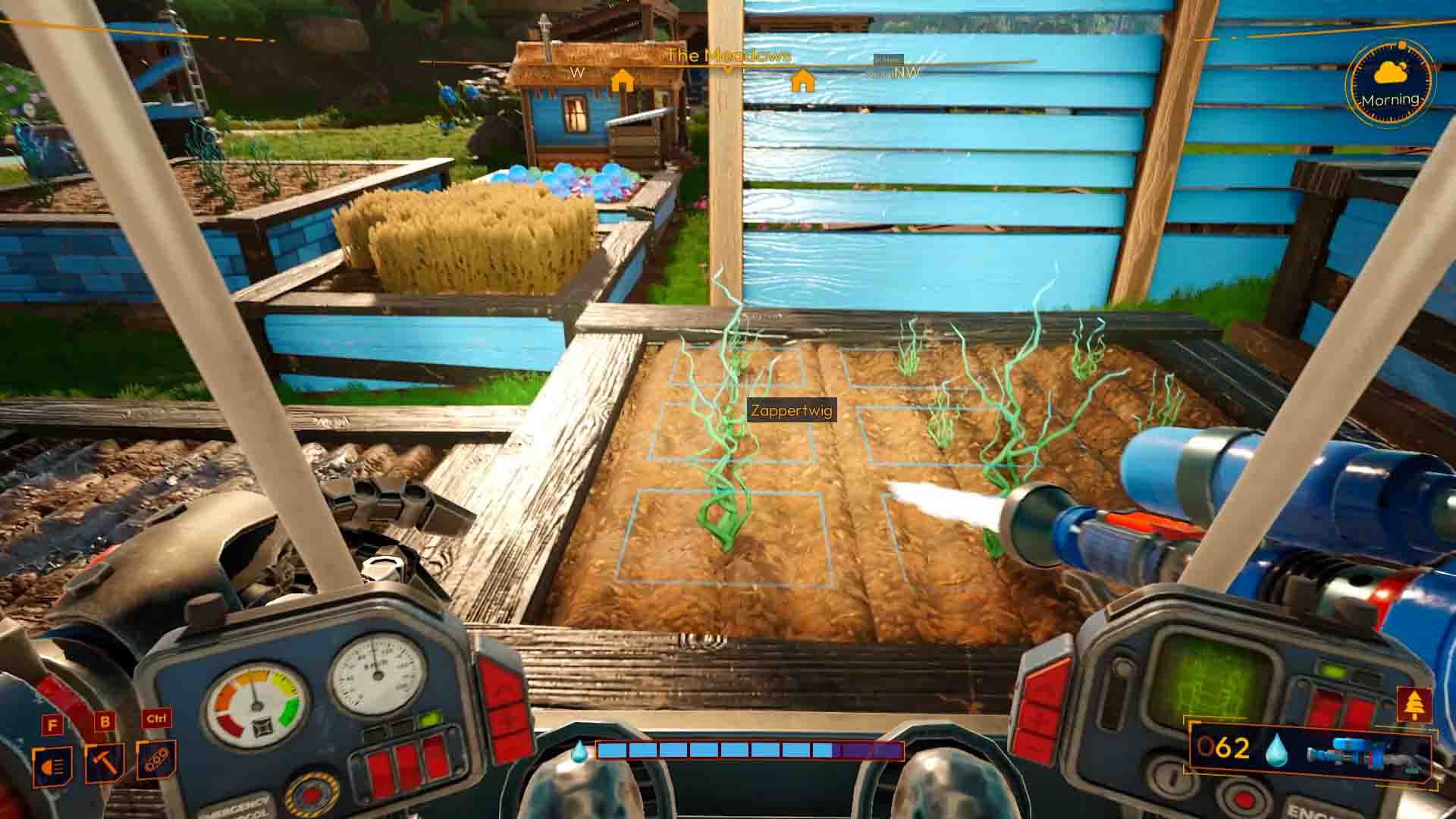Click the orange tree icon above the water gauge

[1414, 703]
